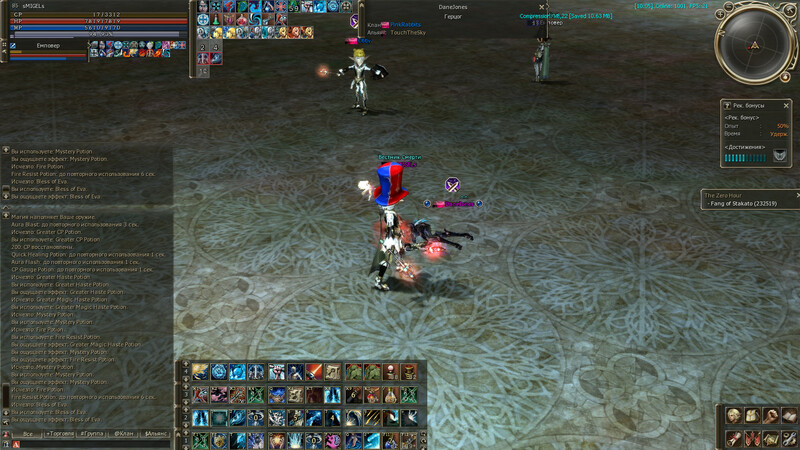
Task: Click the Достижения silver helmet icon
Action: point(779,155)
